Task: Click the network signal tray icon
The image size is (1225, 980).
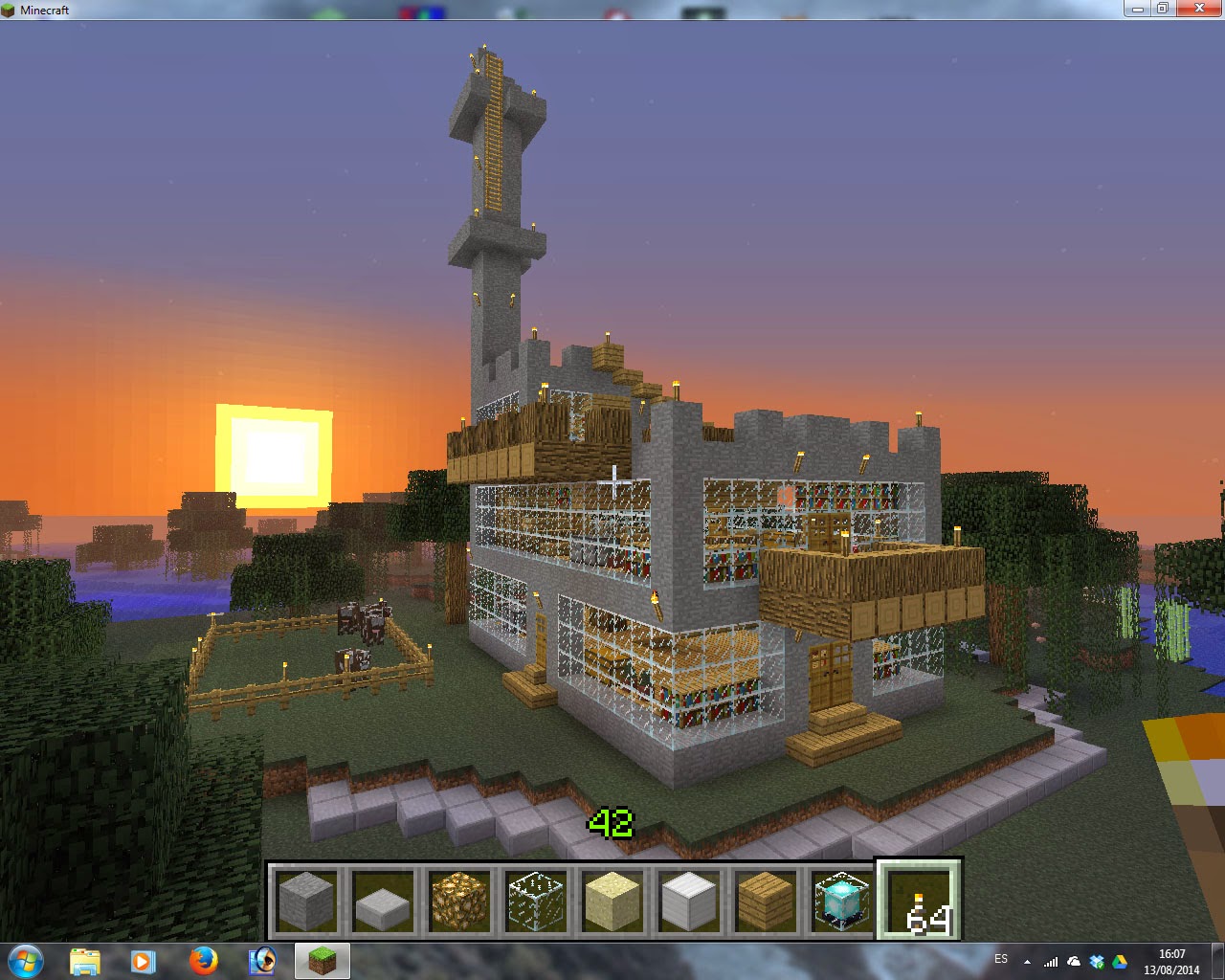Action: tap(1051, 960)
